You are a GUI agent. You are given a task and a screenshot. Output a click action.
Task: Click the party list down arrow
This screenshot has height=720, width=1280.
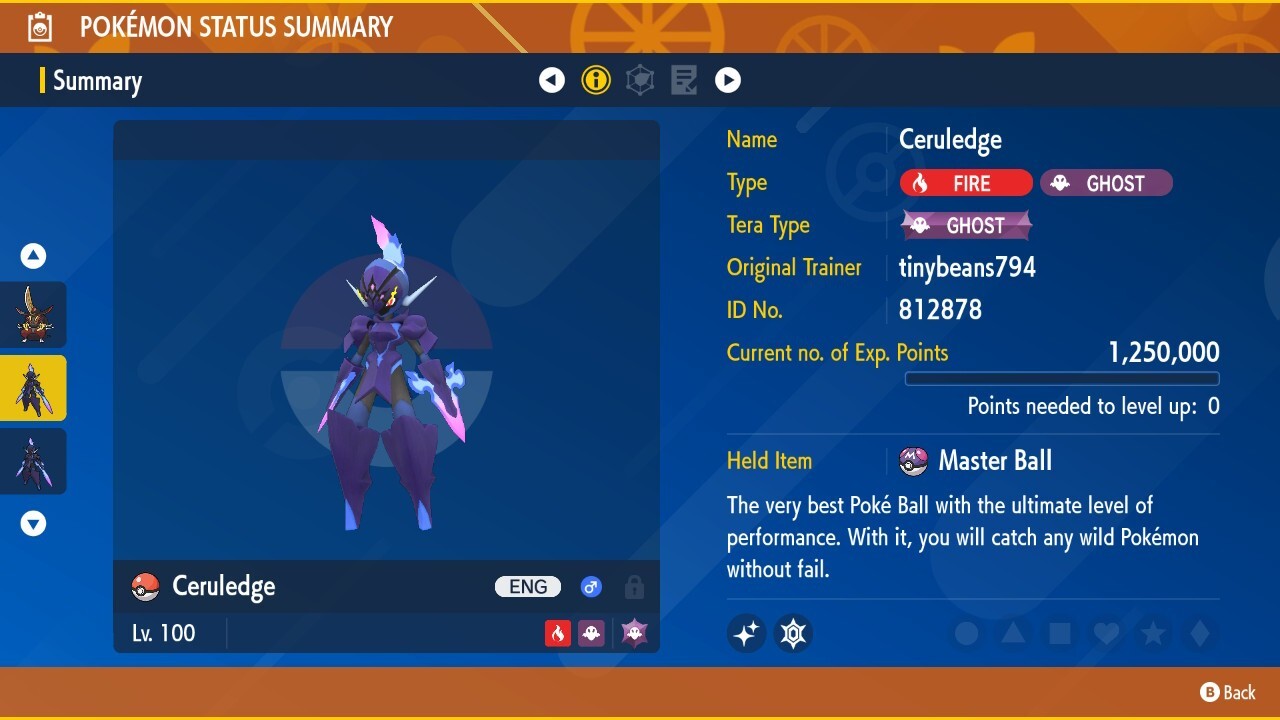[34, 523]
